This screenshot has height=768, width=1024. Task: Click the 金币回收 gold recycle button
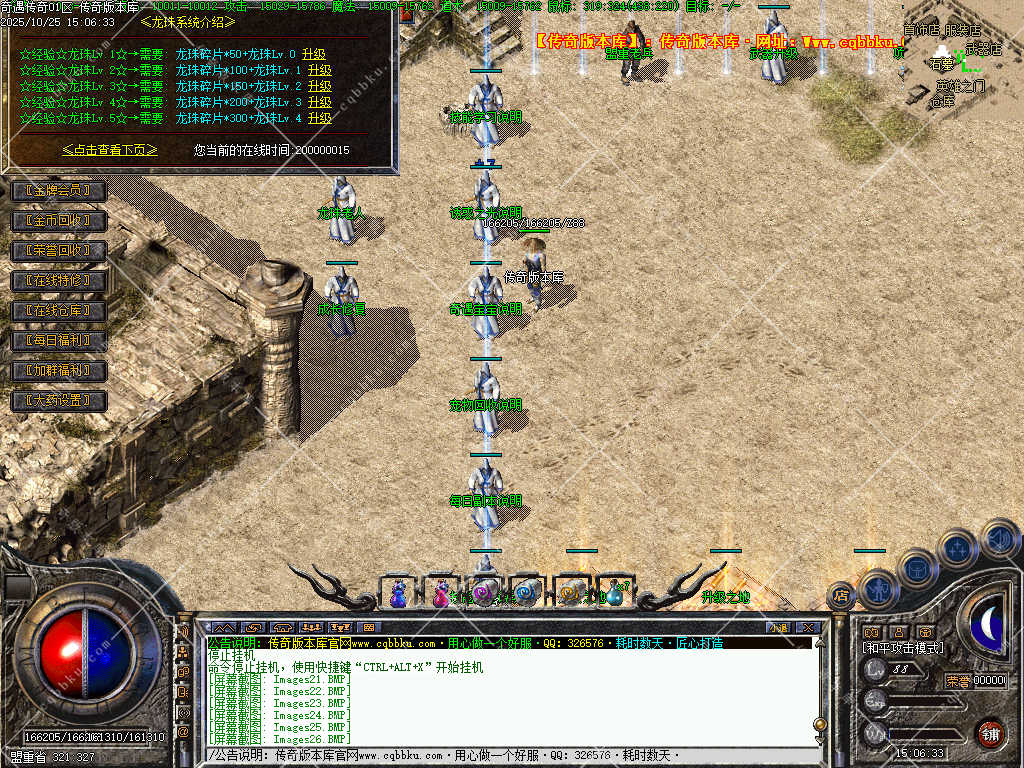click(x=58, y=220)
